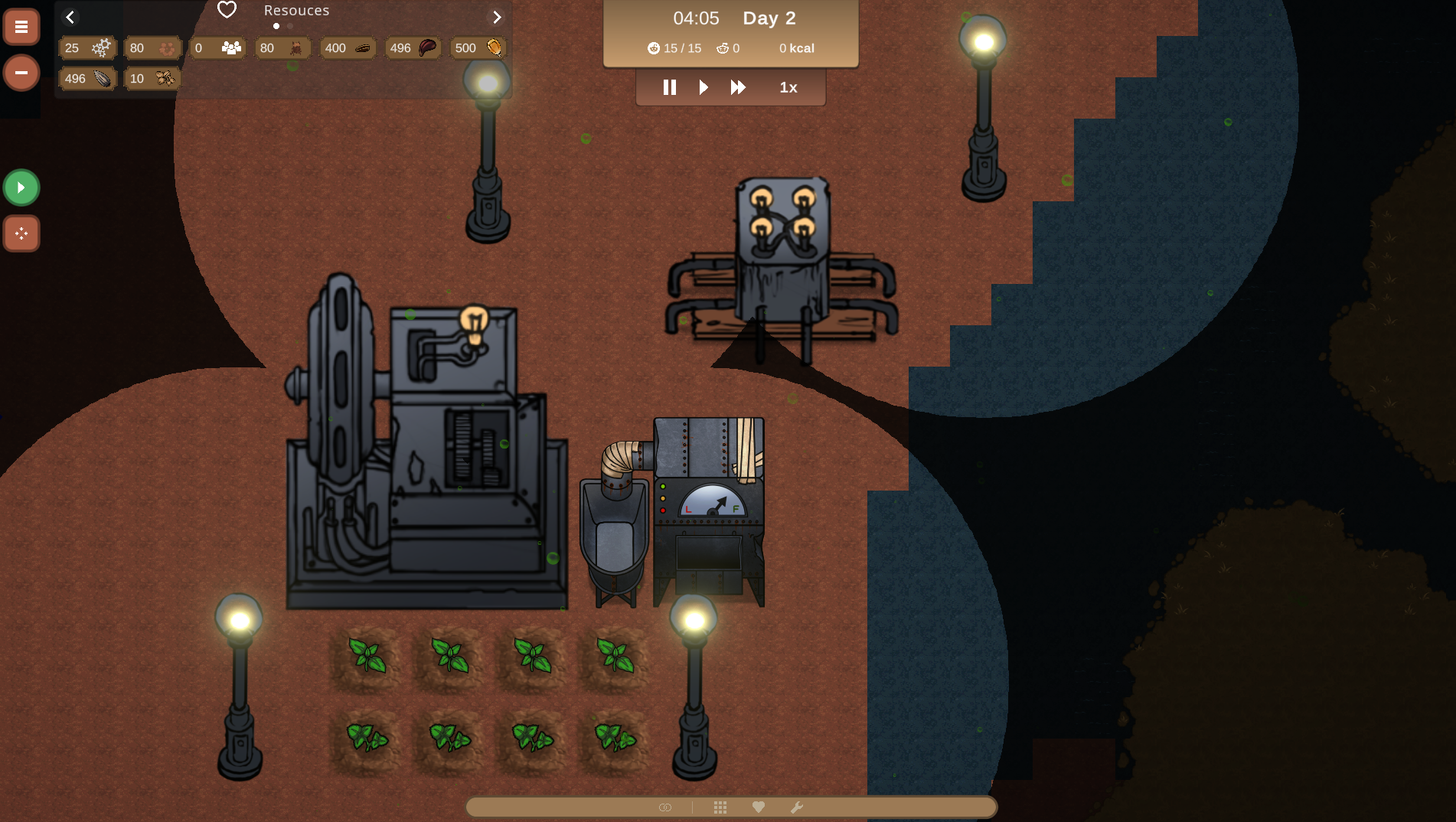The width and height of the screenshot is (1456, 822).
Task: Click the green play arrow button
Action: [21, 188]
